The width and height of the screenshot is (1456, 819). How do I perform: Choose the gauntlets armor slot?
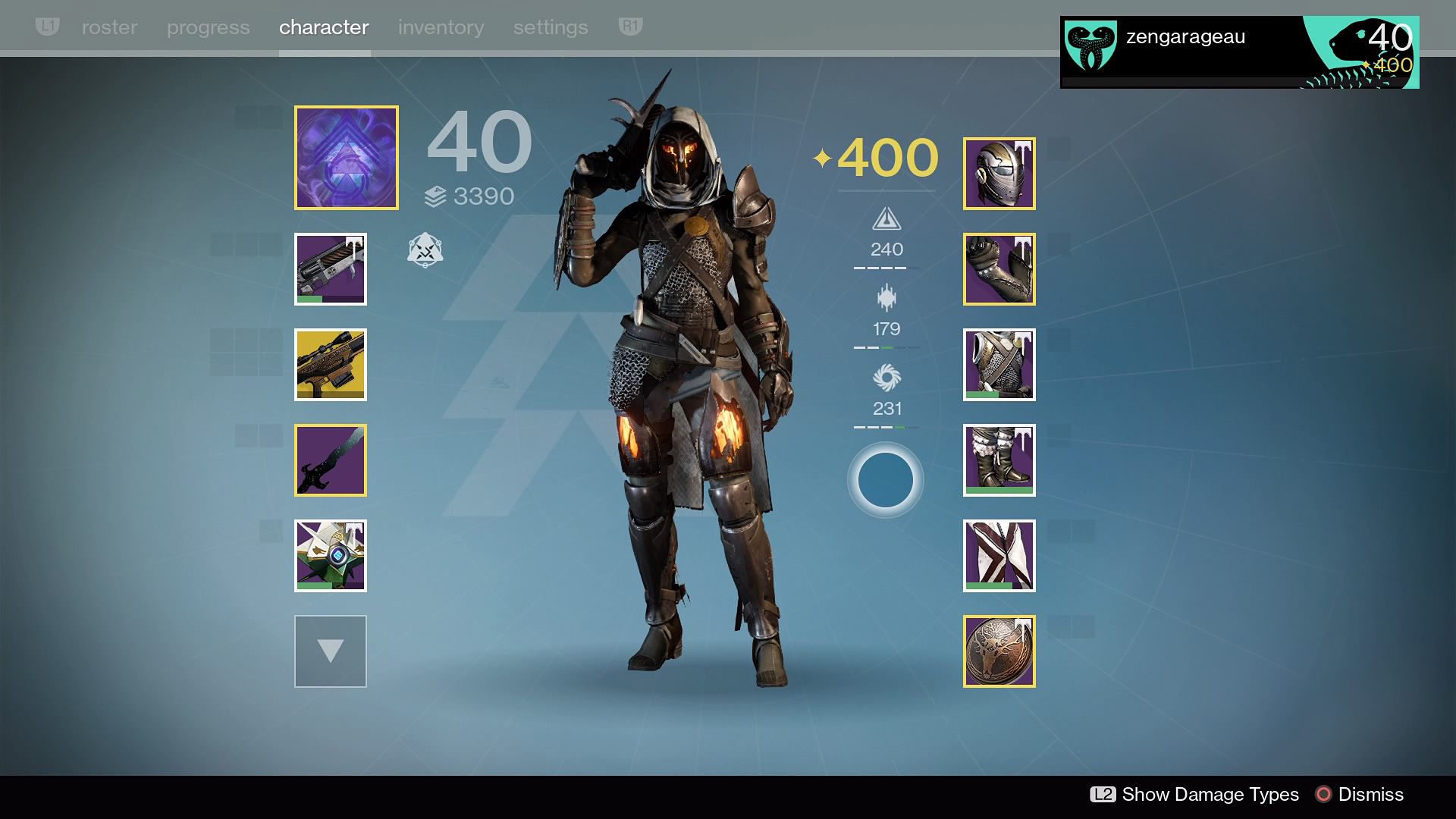999,269
